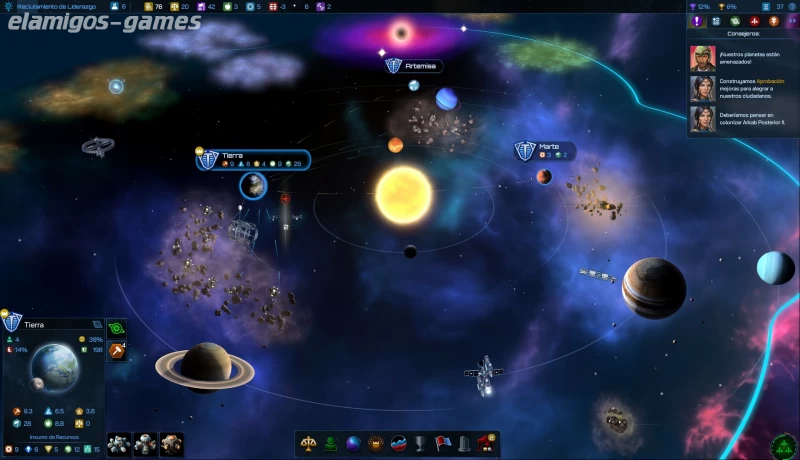Screen dimensions: 800x460
Task: Expand the panel with the double arrow
Action: 790,21
